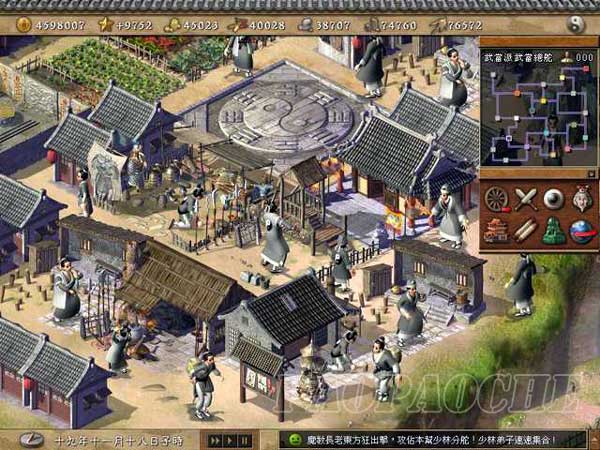Click the fast-forward game speed button
600x450 pixels.
click(213, 440)
